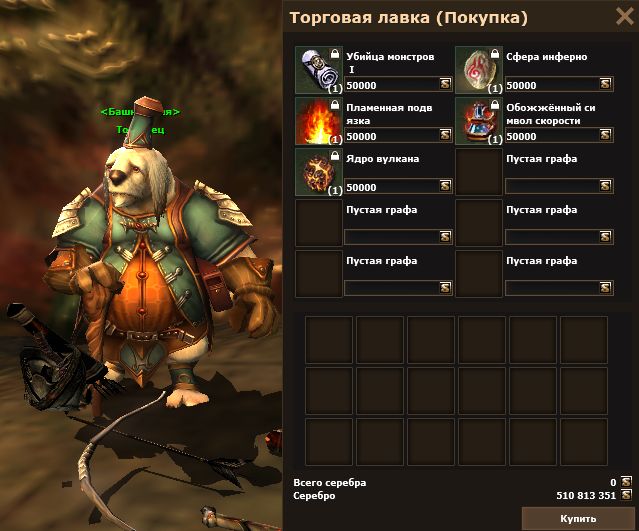Edit the Сфера инферно price field
Screen dimensions: 639x531
551,85
